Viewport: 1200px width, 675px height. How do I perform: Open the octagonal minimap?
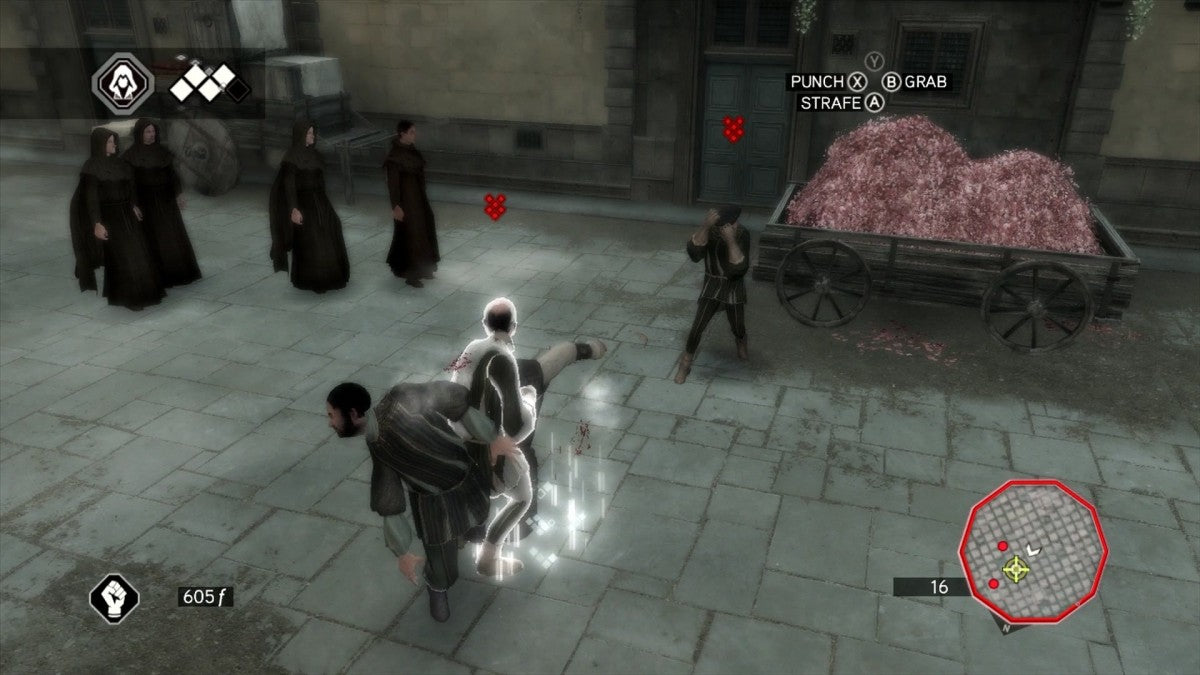(x=1029, y=566)
